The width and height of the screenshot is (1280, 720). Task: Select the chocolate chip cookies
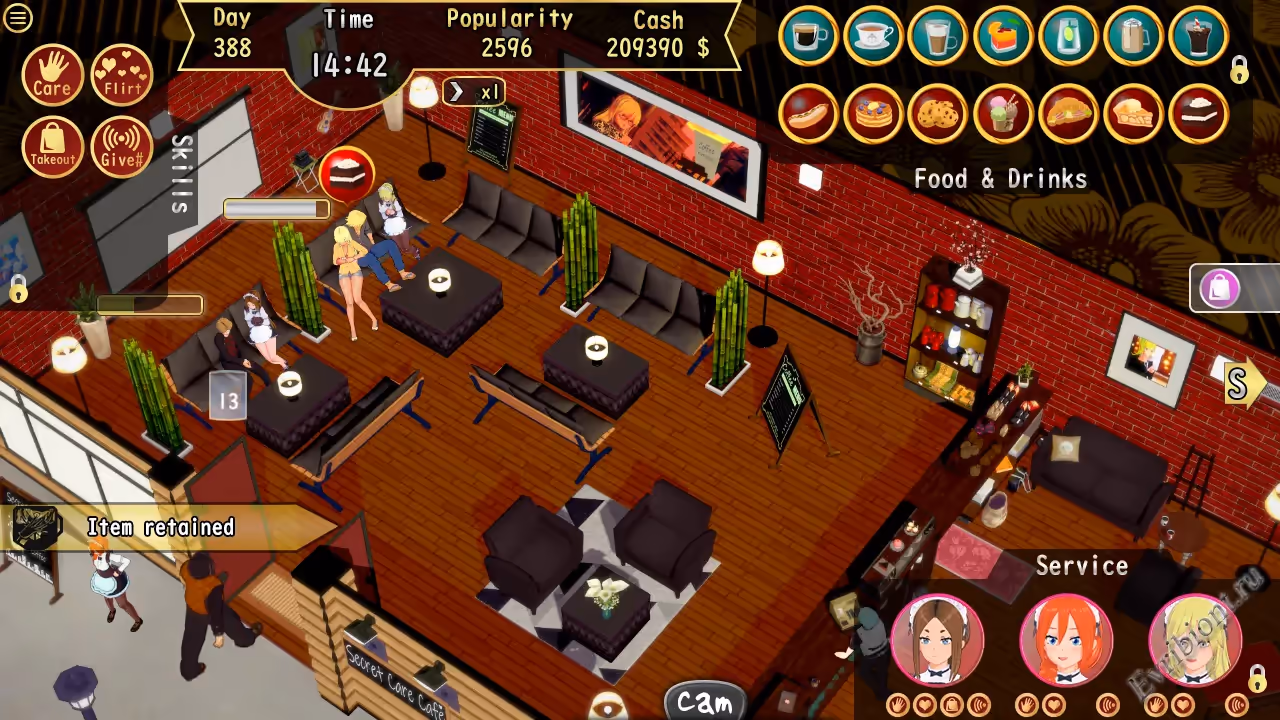tap(938, 113)
